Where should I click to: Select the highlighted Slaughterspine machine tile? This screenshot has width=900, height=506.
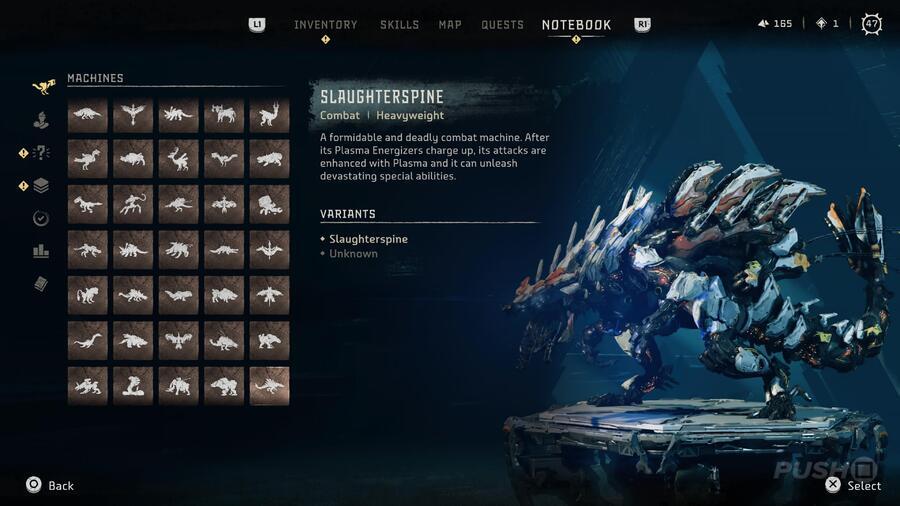(269, 385)
